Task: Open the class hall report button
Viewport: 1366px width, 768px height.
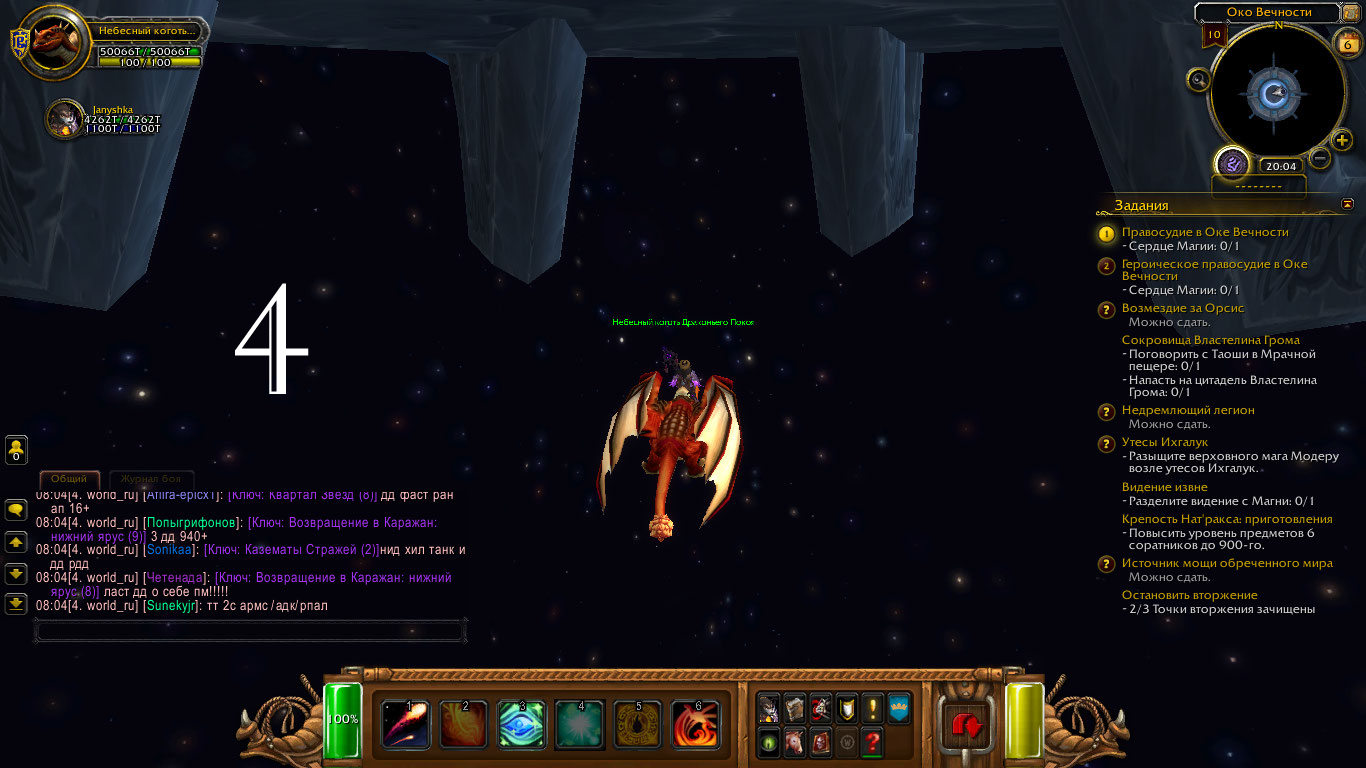Action: click(x=1232, y=163)
